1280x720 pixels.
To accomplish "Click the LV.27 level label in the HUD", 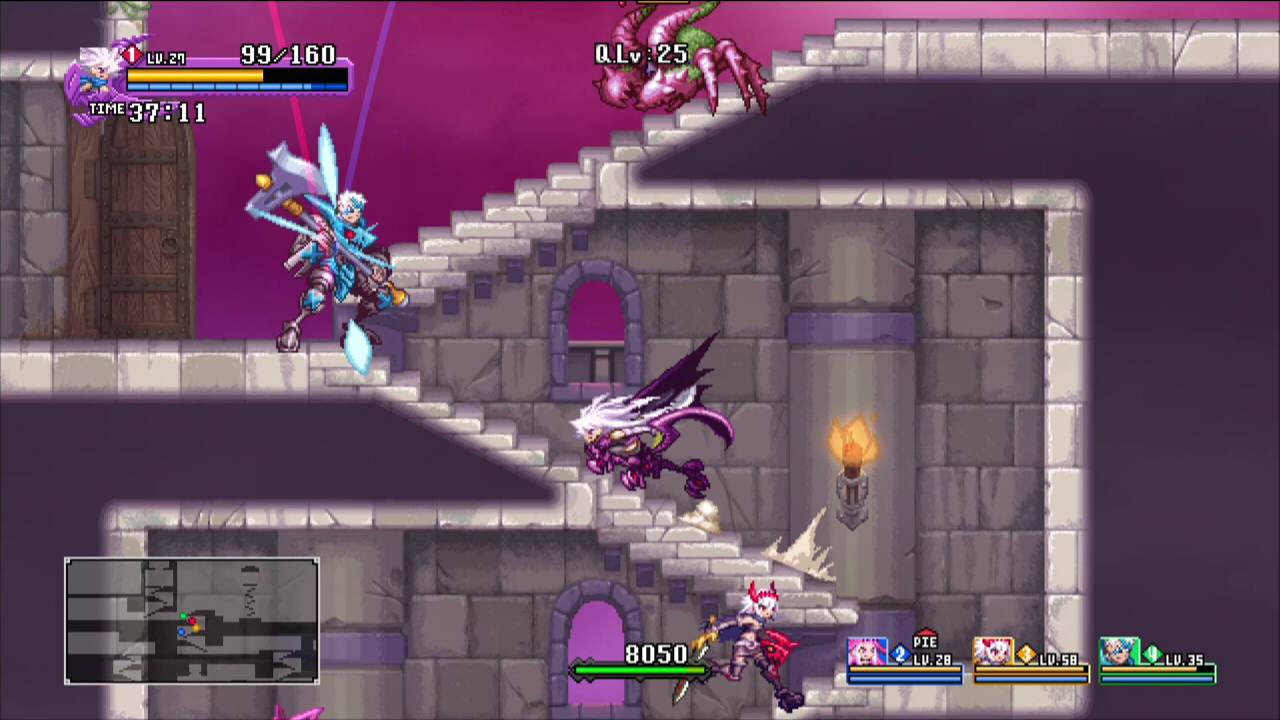I will [167, 57].
